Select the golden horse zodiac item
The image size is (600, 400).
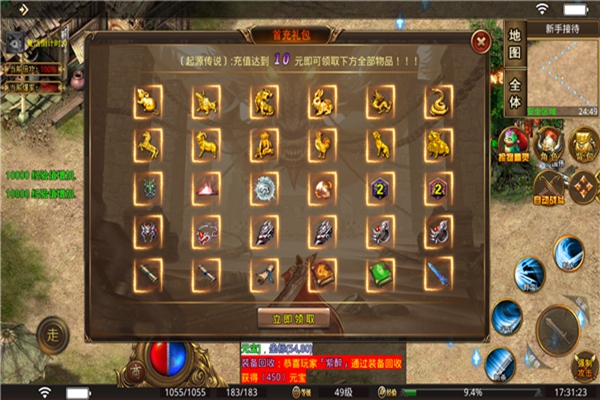tap(145, 144)
